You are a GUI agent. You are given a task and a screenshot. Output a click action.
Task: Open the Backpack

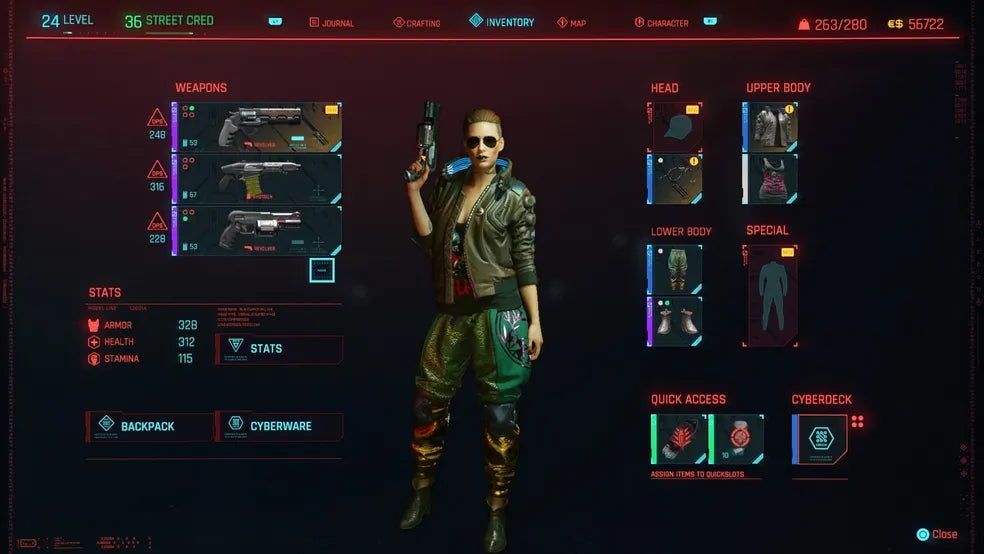[x=150, y=427]
